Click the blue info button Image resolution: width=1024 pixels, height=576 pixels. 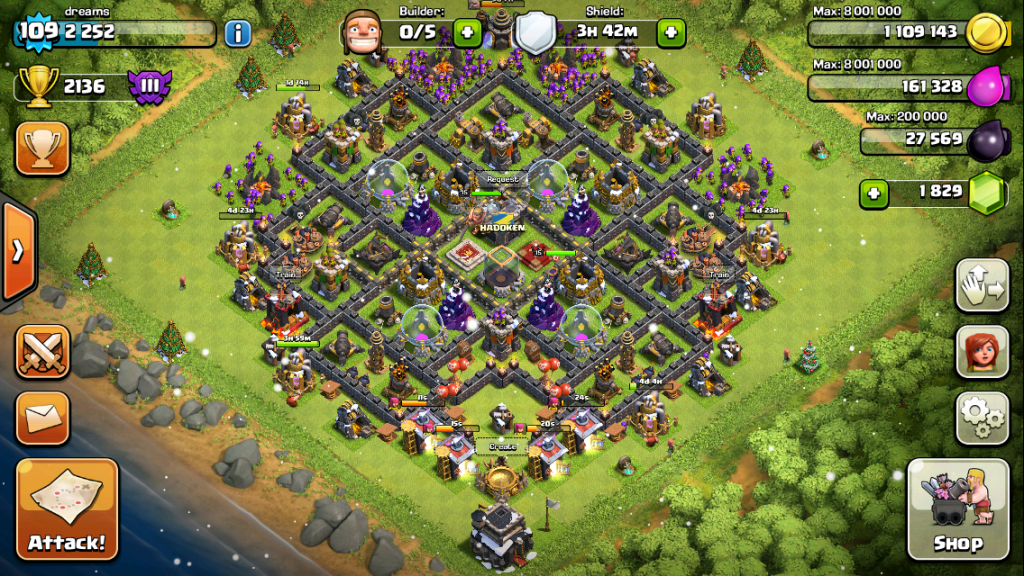pyautogui.click(x=237, y=33)
